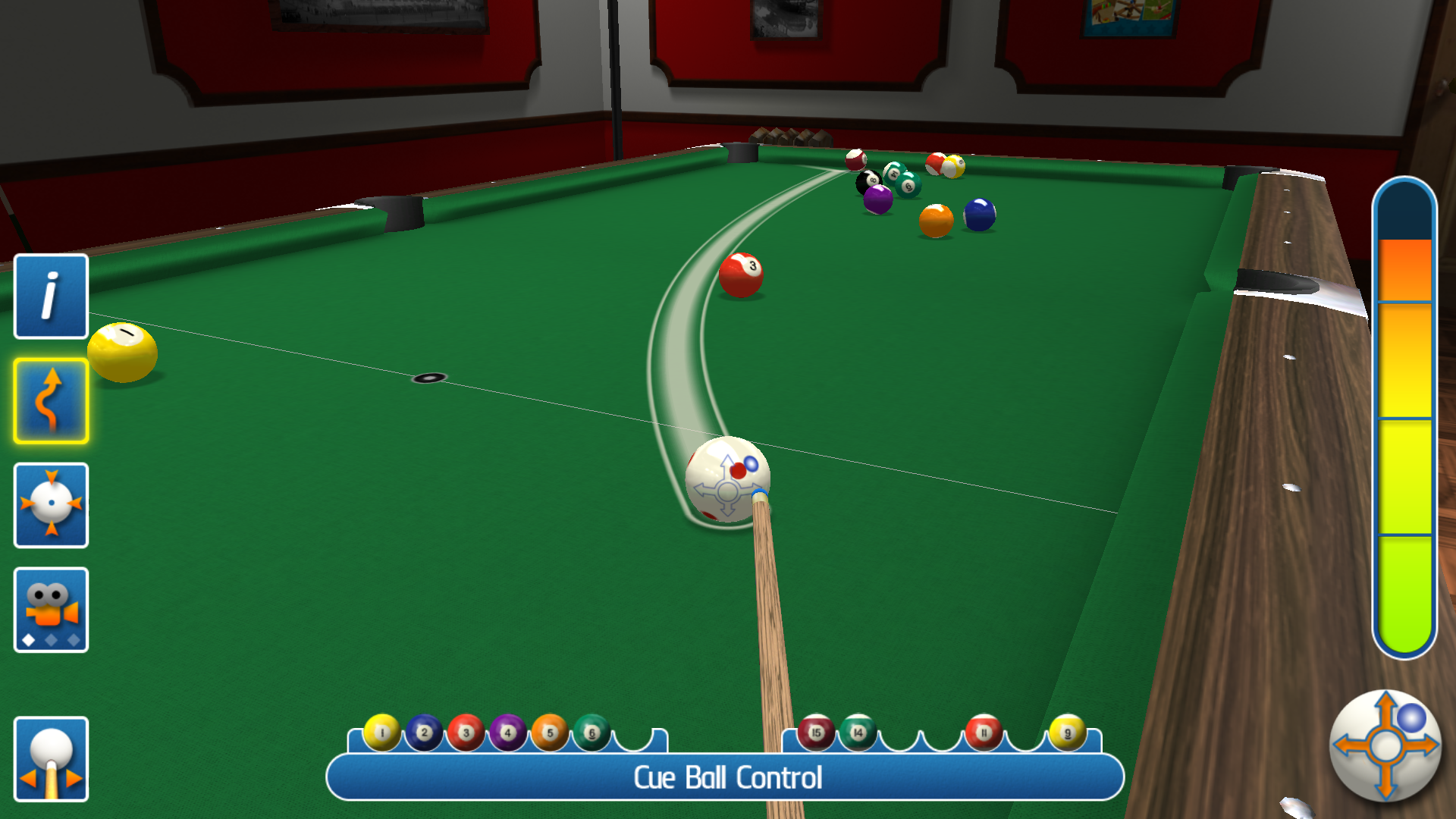The height and width of the screenshot is (819, 1456).
Task: Toggle the blue spin marker on cue ball
Action: 751,466
